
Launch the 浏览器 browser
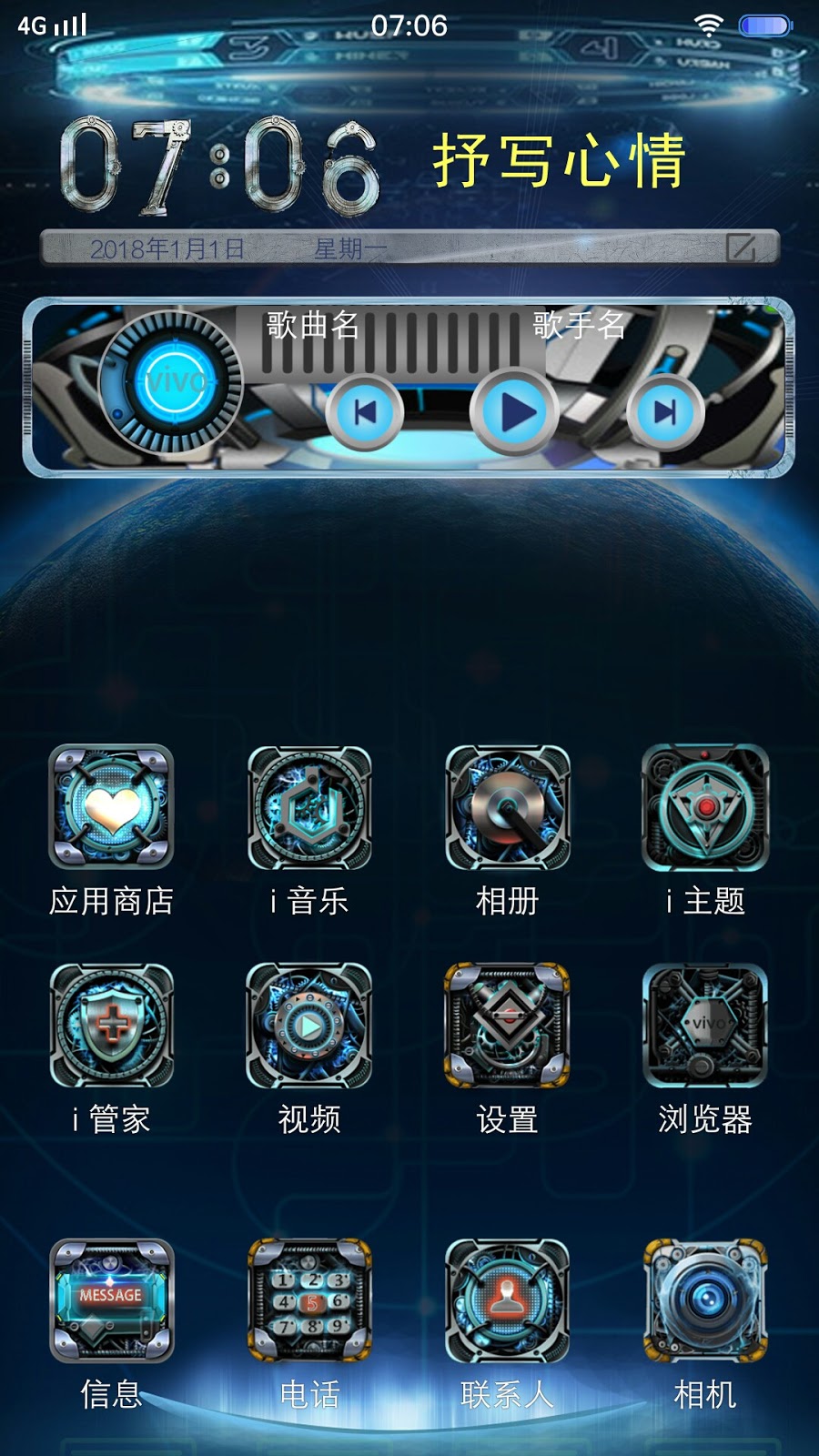coord(705,1026)
